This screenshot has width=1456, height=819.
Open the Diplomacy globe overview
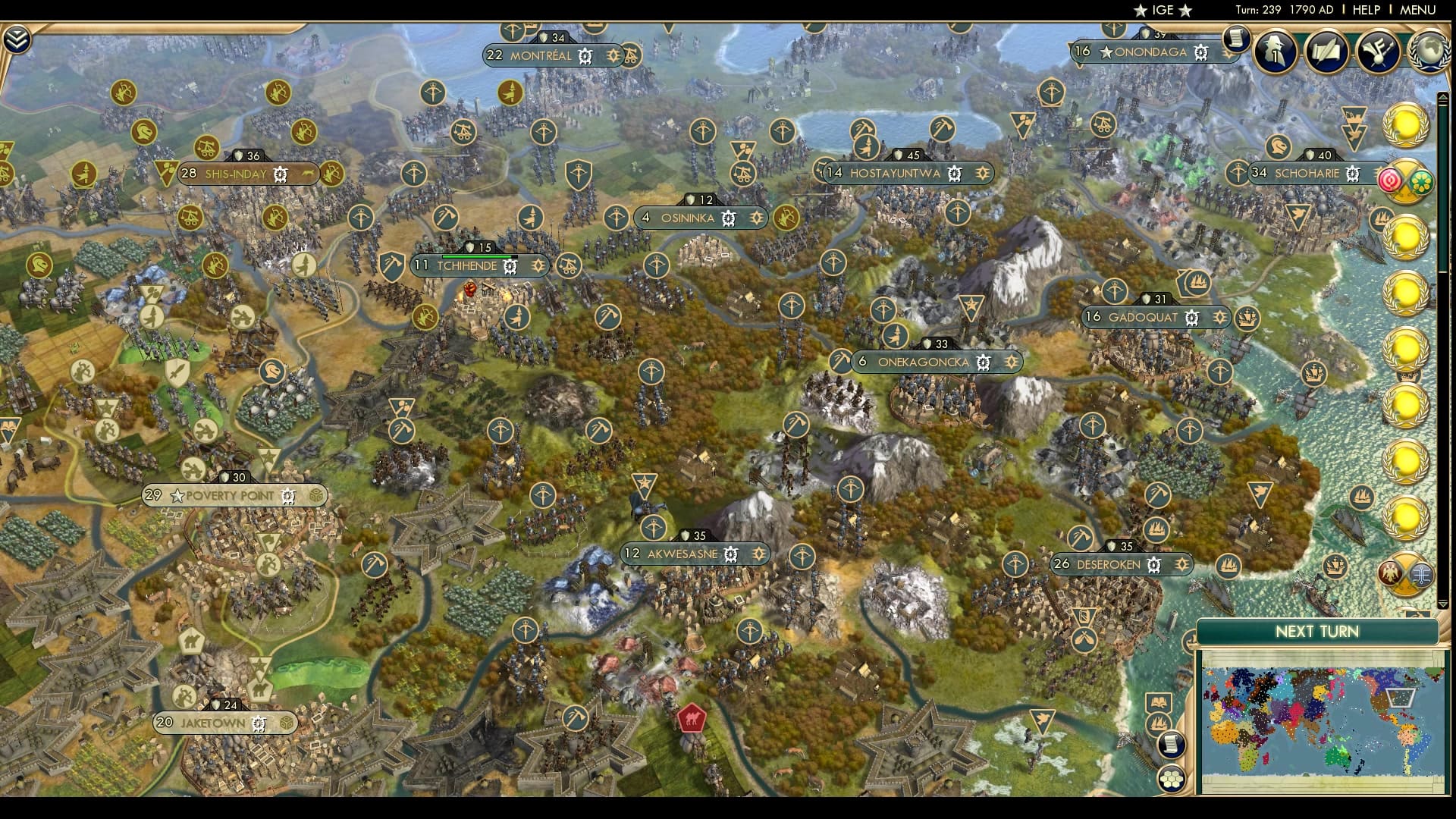(1429, 53)
